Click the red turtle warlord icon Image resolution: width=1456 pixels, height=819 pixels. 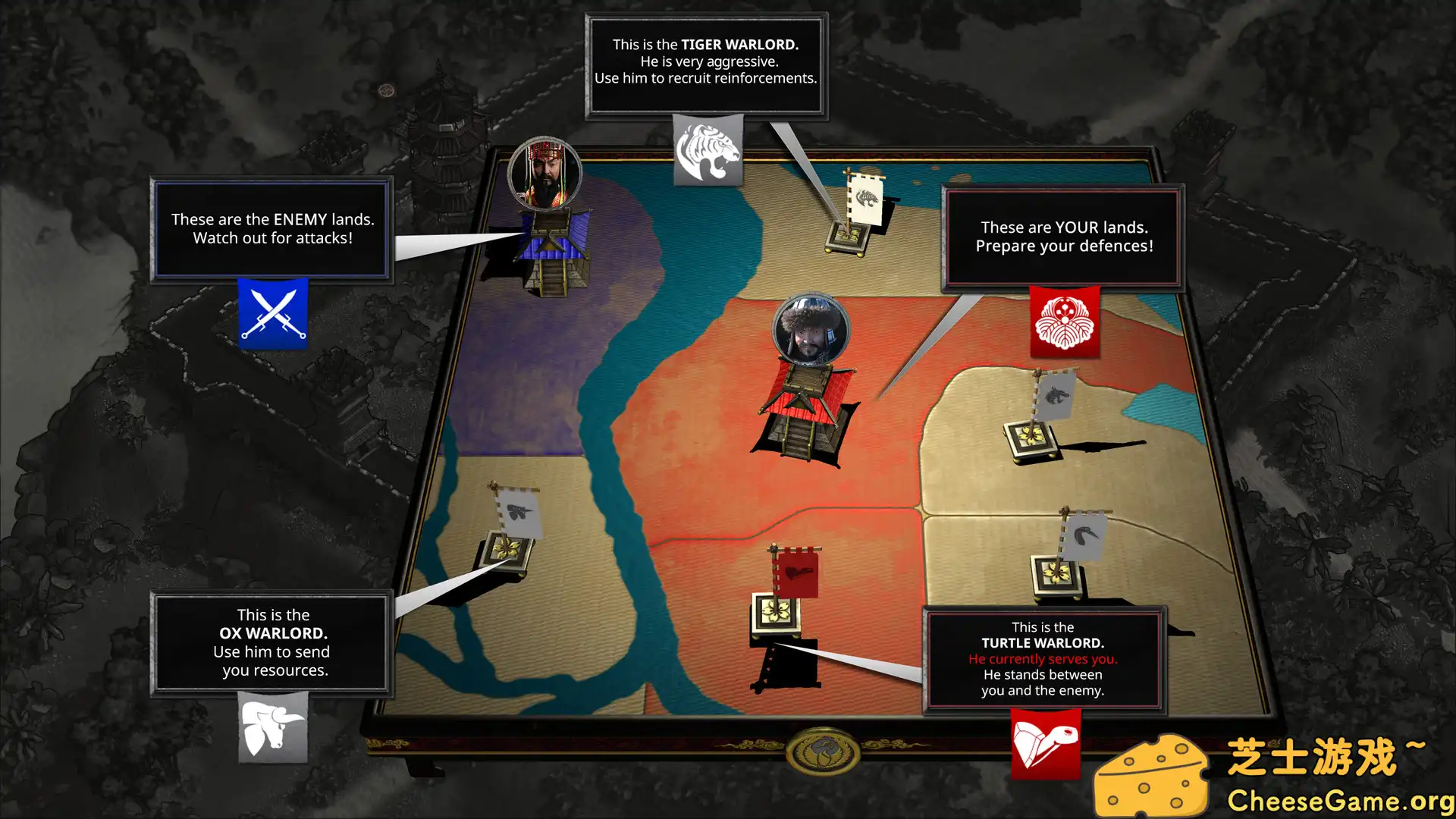pyautogui.click(x=1045, y=743)
